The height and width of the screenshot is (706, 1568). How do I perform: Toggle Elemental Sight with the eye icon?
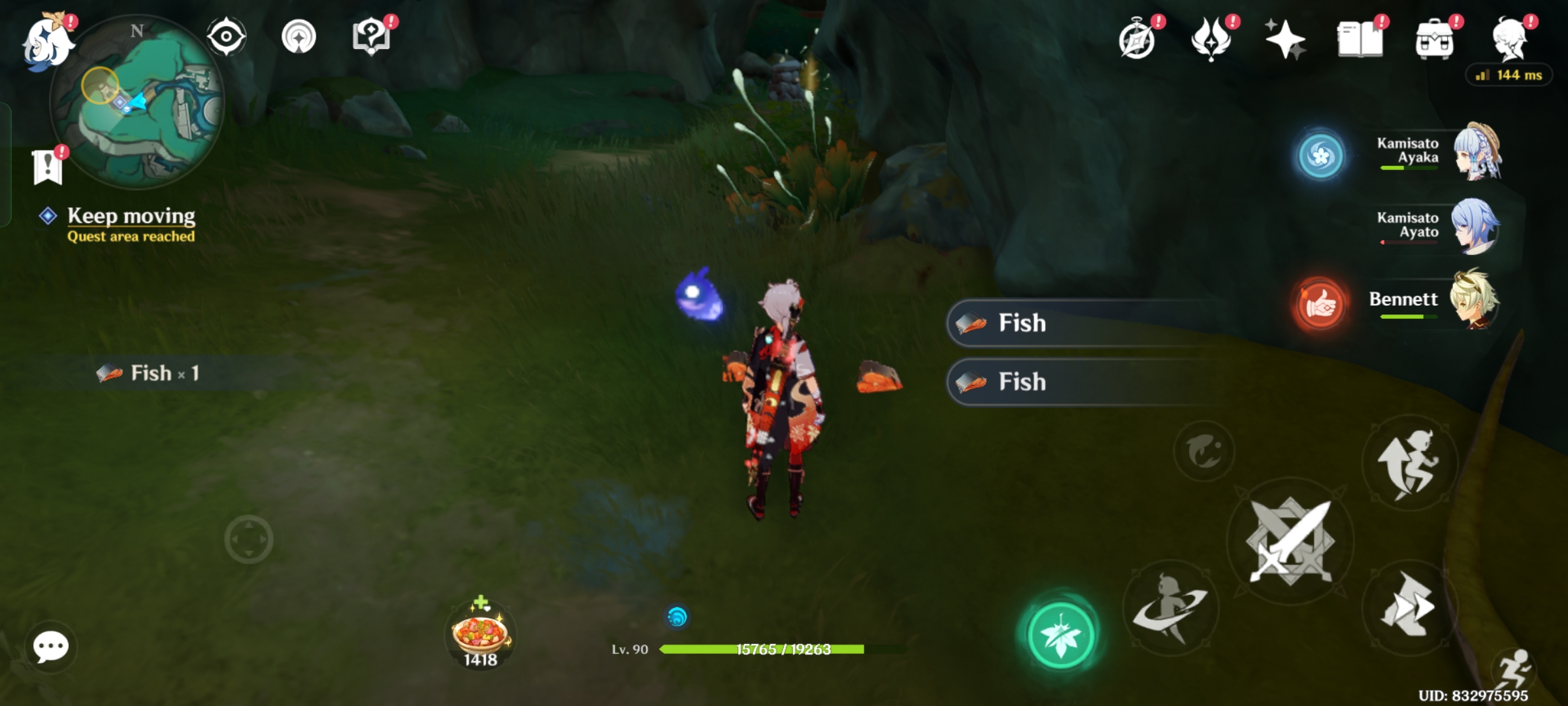(x=227, y=37)
